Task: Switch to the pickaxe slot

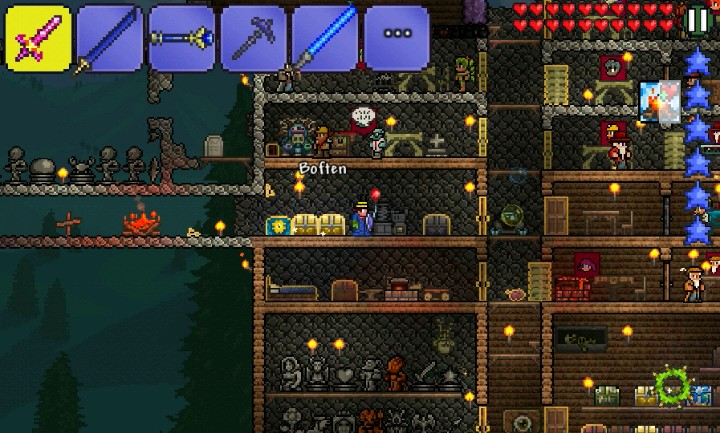Action: coord(254,37)
